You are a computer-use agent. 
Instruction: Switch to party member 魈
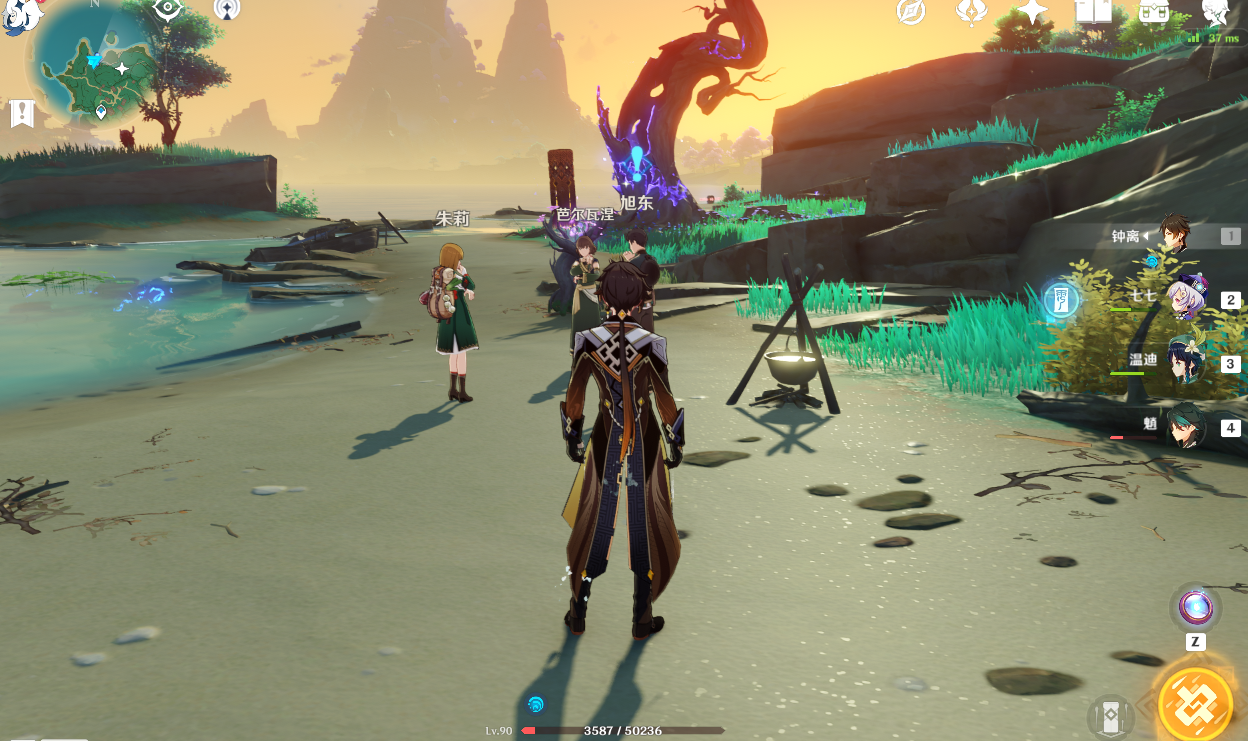tap(1186, 427)
